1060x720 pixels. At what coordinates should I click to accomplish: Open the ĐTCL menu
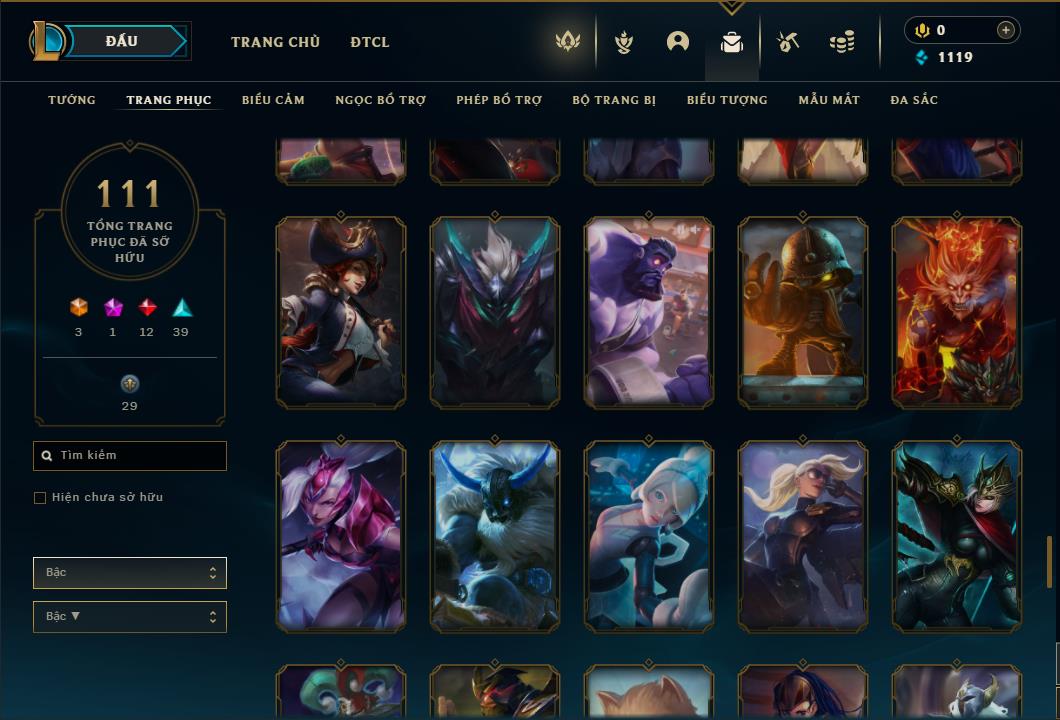pos(370,42)
